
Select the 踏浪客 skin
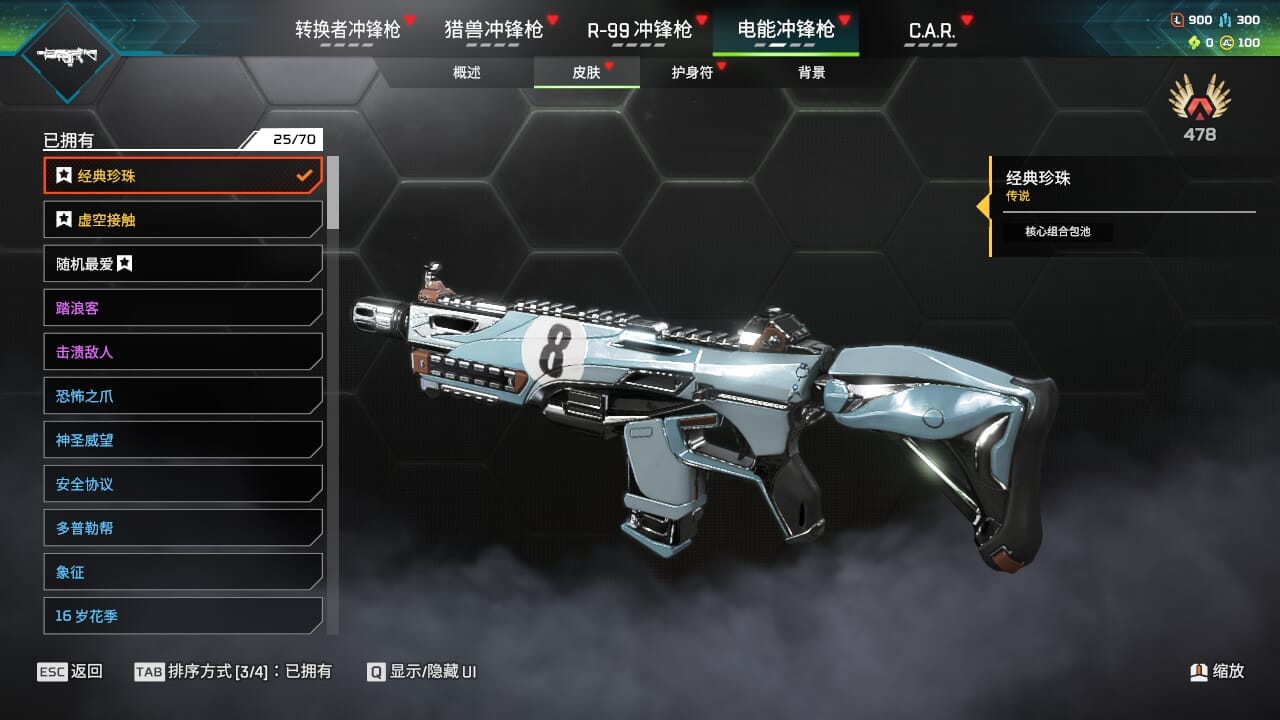(x=183, y=308)
